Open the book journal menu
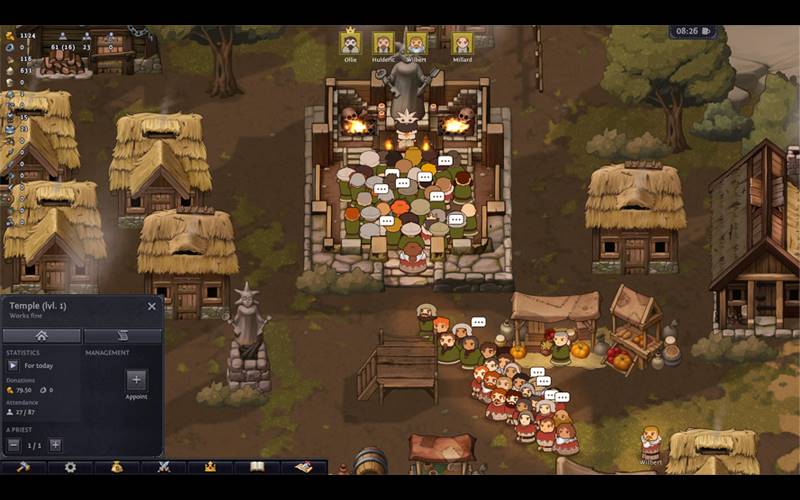The image size is (800, 500). click(257, 467)
